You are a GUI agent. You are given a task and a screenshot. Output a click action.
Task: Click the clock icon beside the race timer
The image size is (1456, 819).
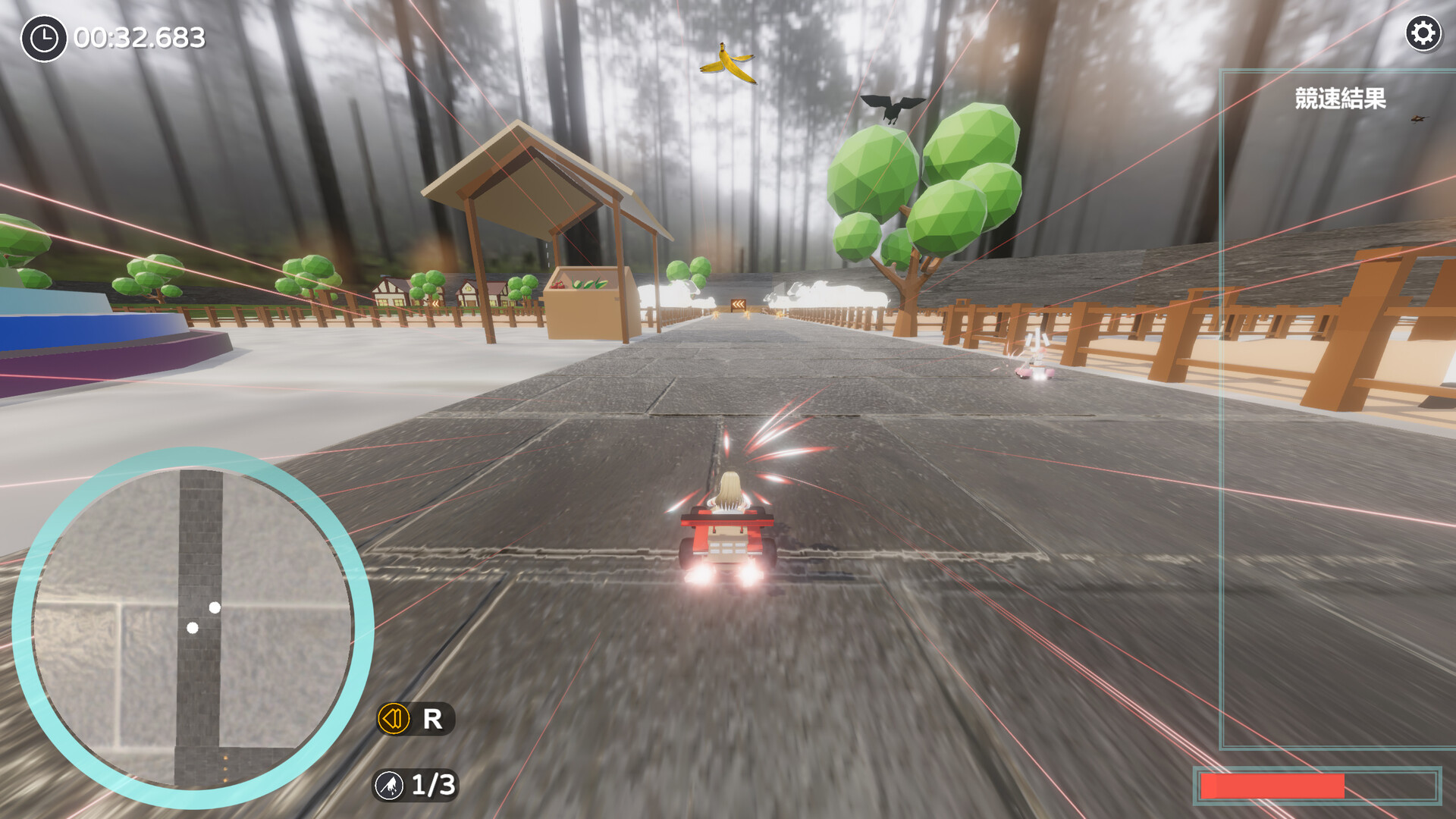(43, 35)
